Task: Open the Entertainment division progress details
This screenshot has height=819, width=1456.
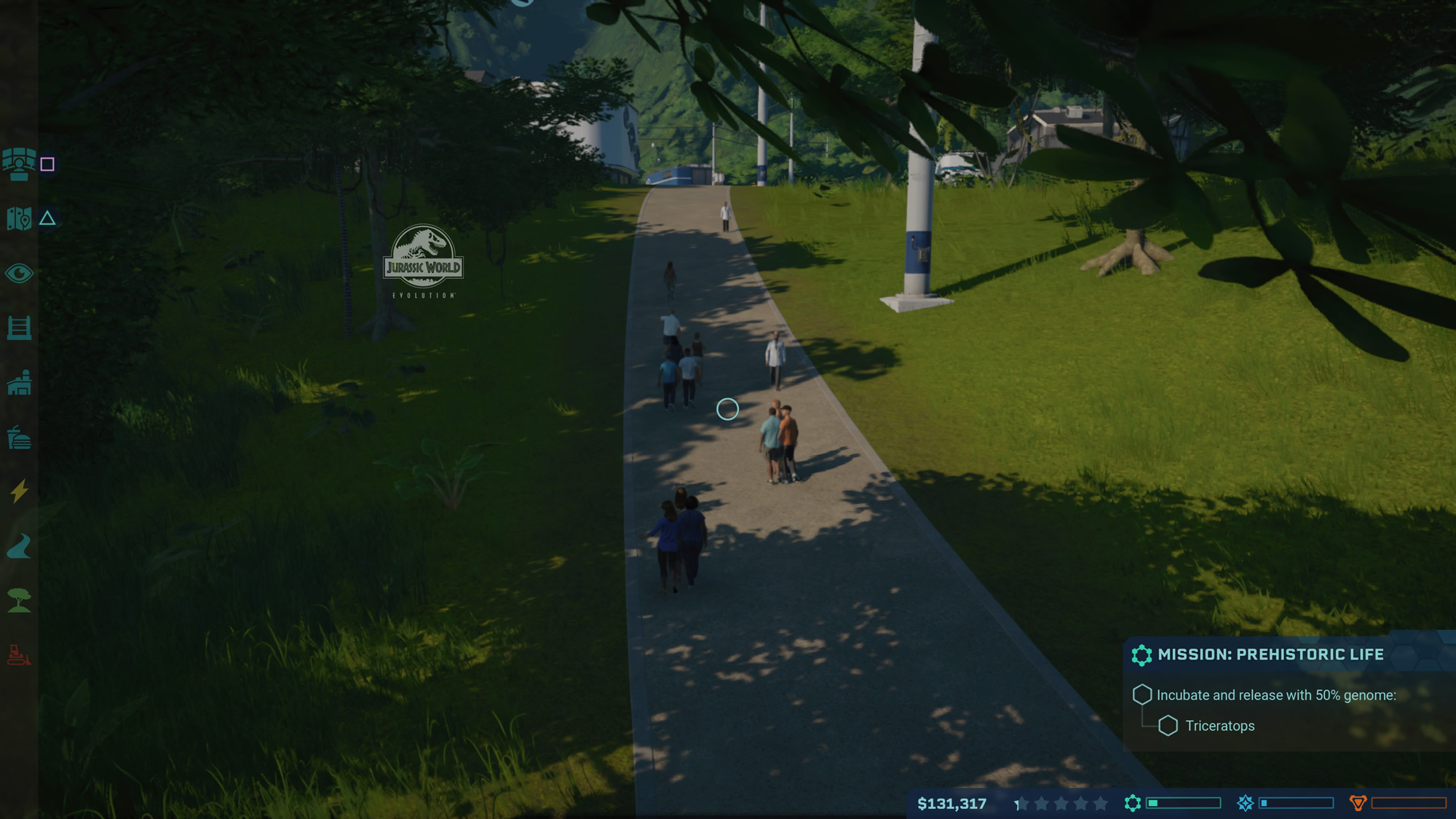Action: point(1246,804)
